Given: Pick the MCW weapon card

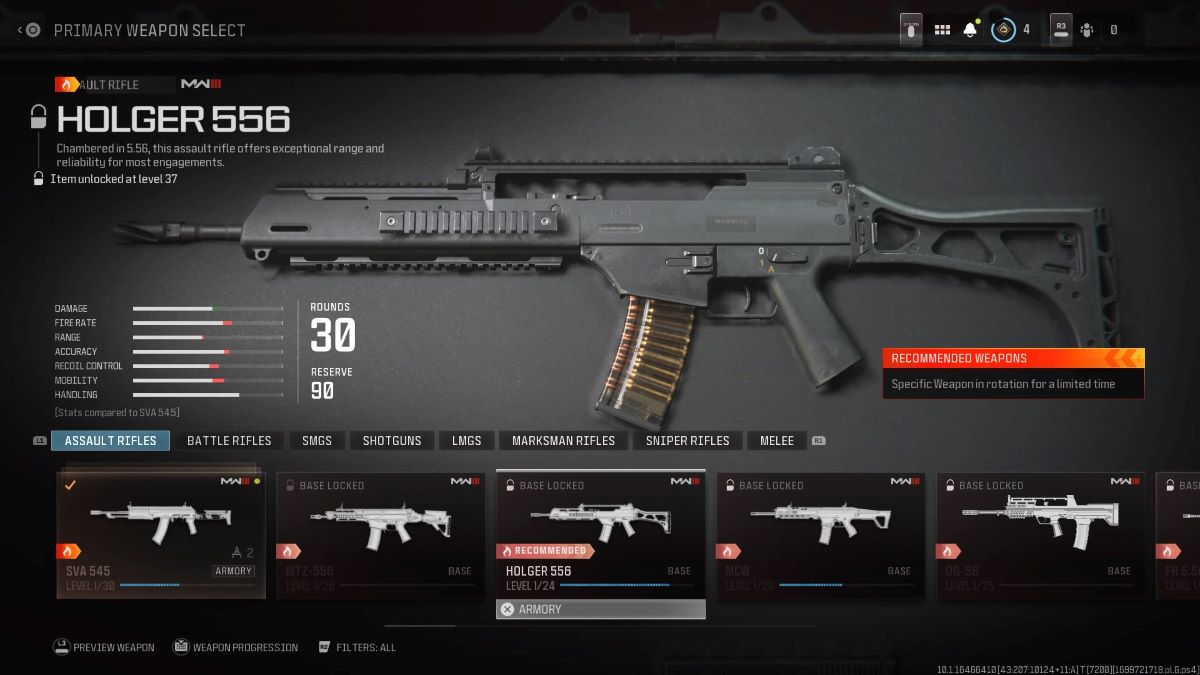Looking at the screenshot, I should [x=820, y=534].
